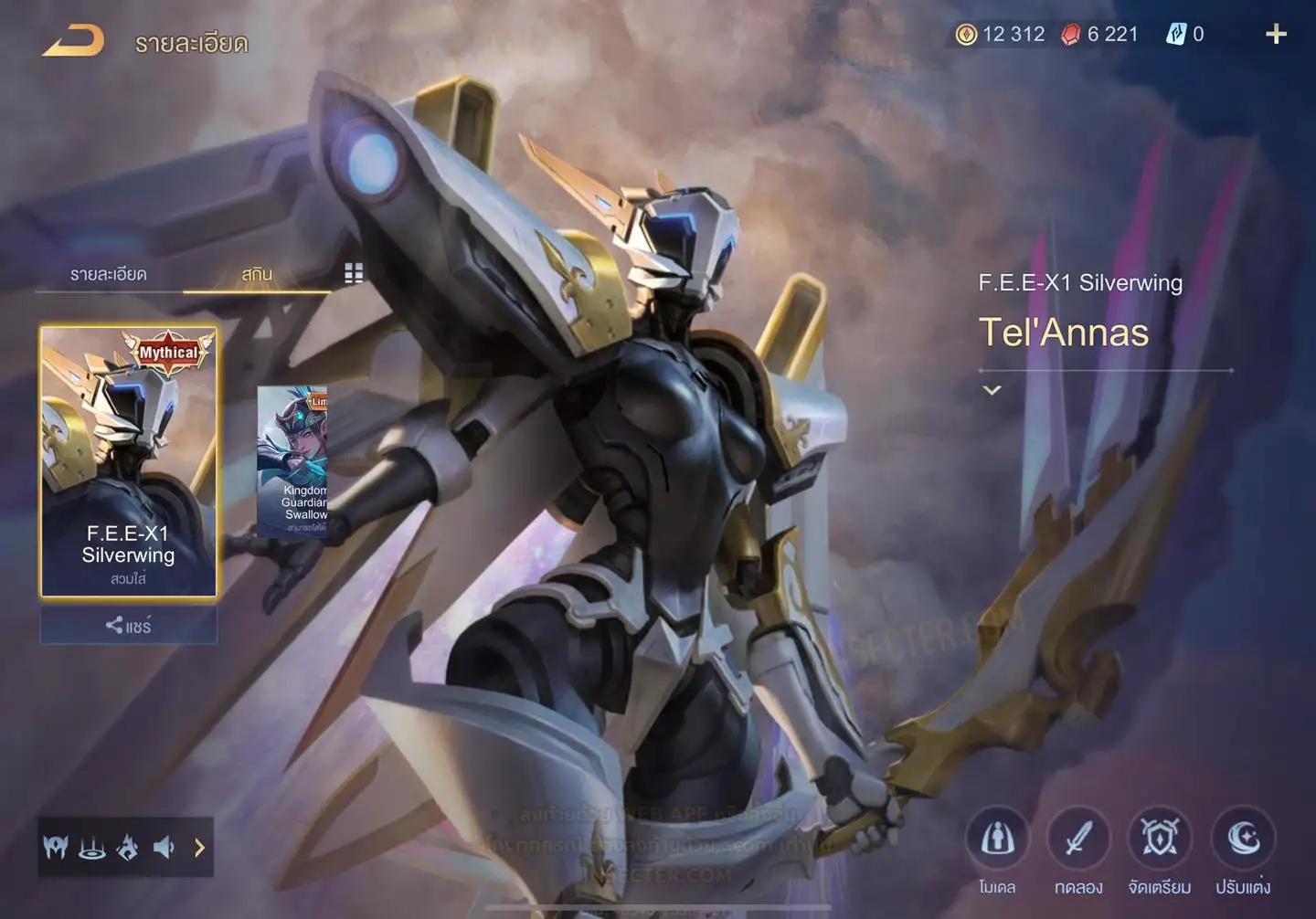Select the flame effect icon
This screenshot has height=919, width=1316.
127,848
